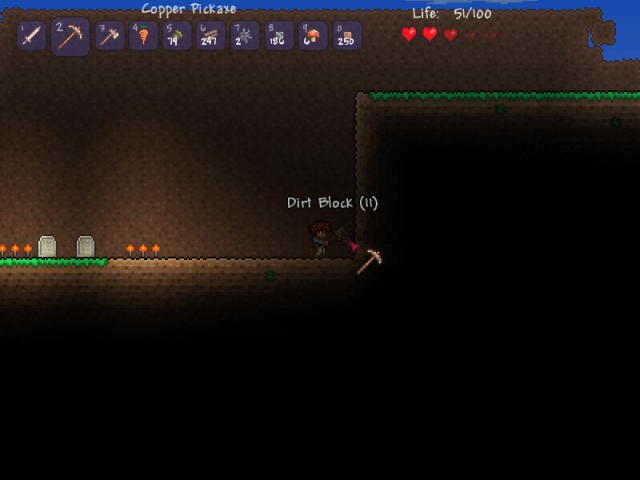Switch to the orange mushroom slot
640x480 pixels.
pos(313,36)
